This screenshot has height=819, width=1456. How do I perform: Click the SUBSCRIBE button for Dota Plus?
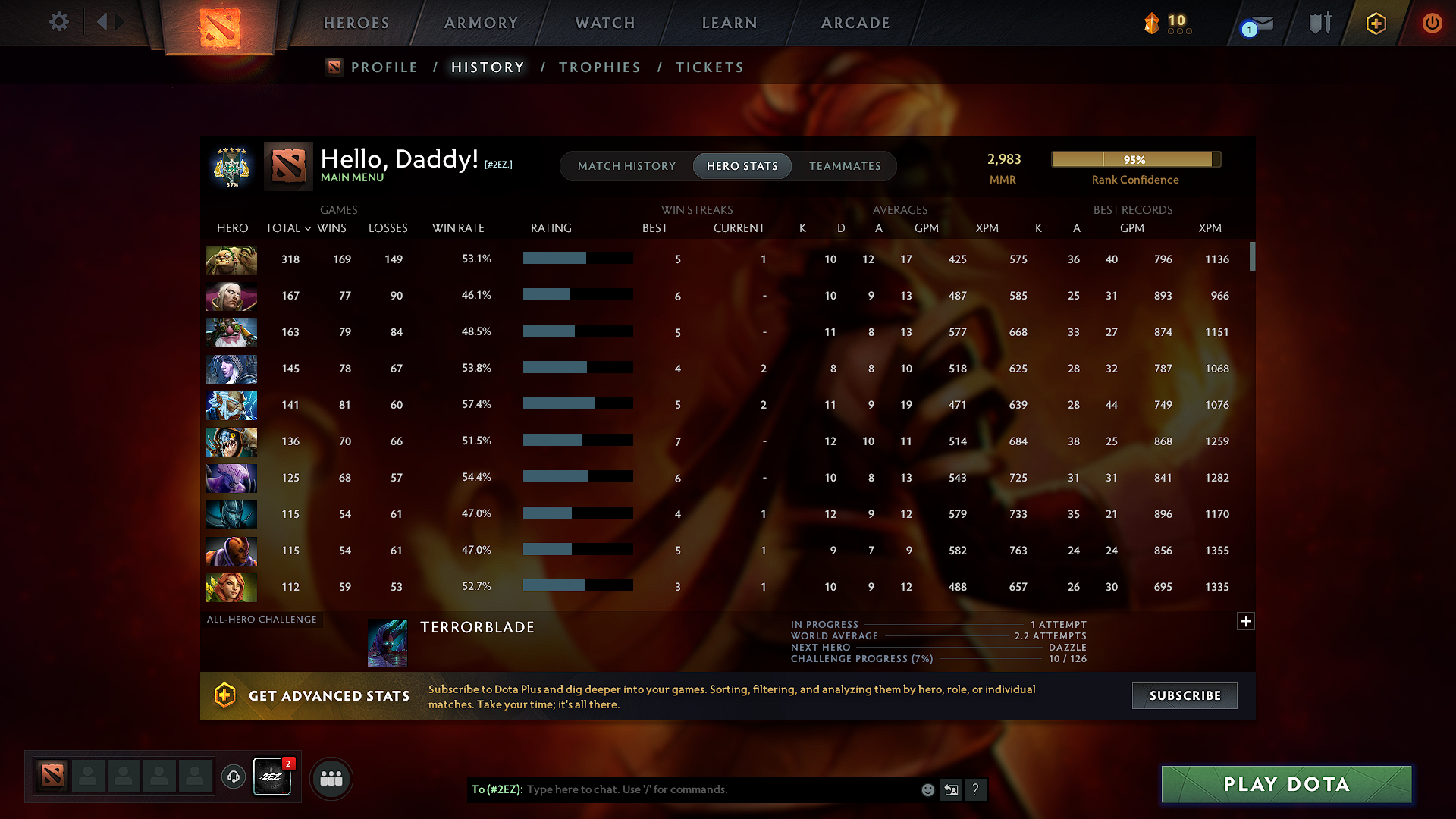point(1184,695)
